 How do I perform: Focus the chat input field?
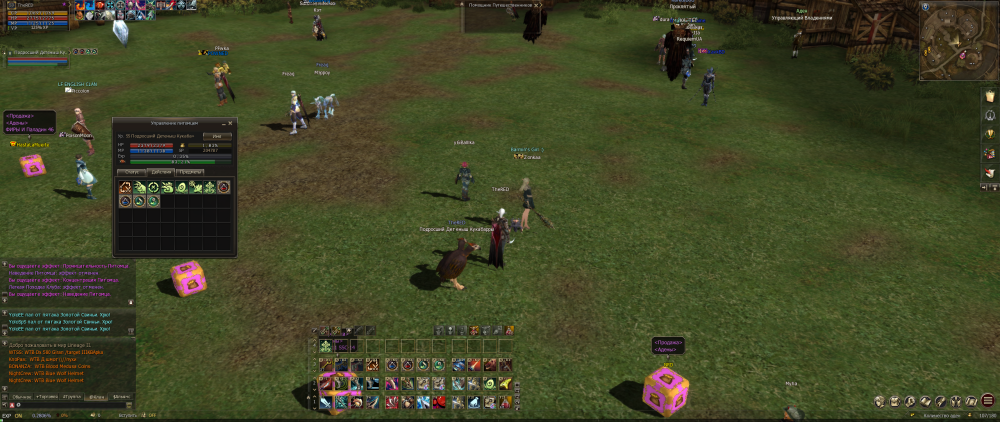click(x=70, y=406)
